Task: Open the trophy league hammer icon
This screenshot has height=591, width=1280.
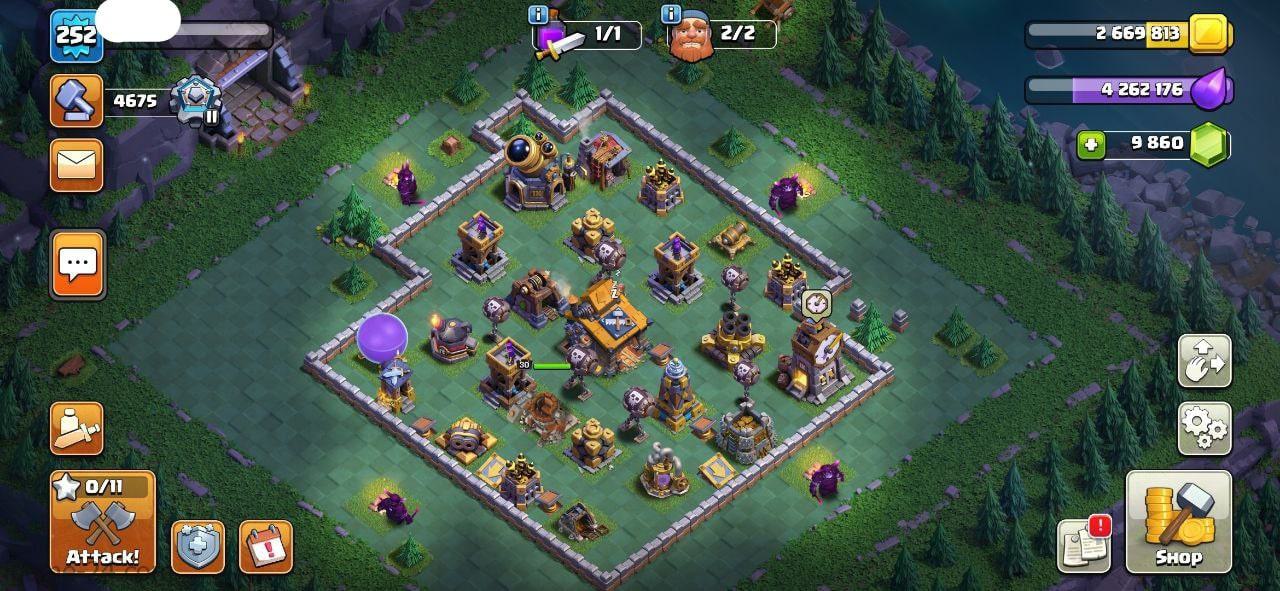Action: point(77,100)
